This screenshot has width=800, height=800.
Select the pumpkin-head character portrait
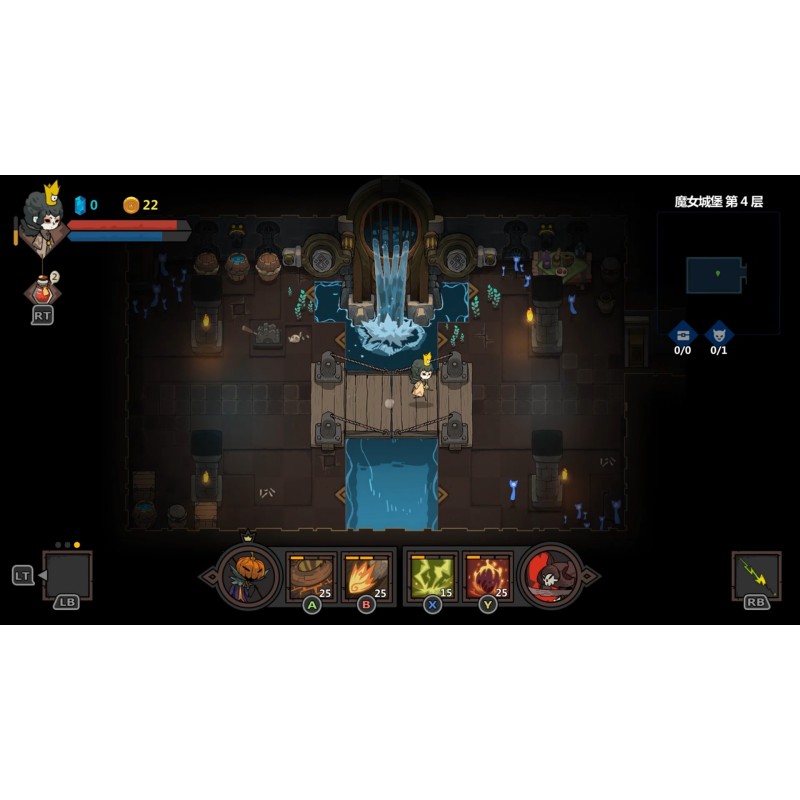pos(248,575)
